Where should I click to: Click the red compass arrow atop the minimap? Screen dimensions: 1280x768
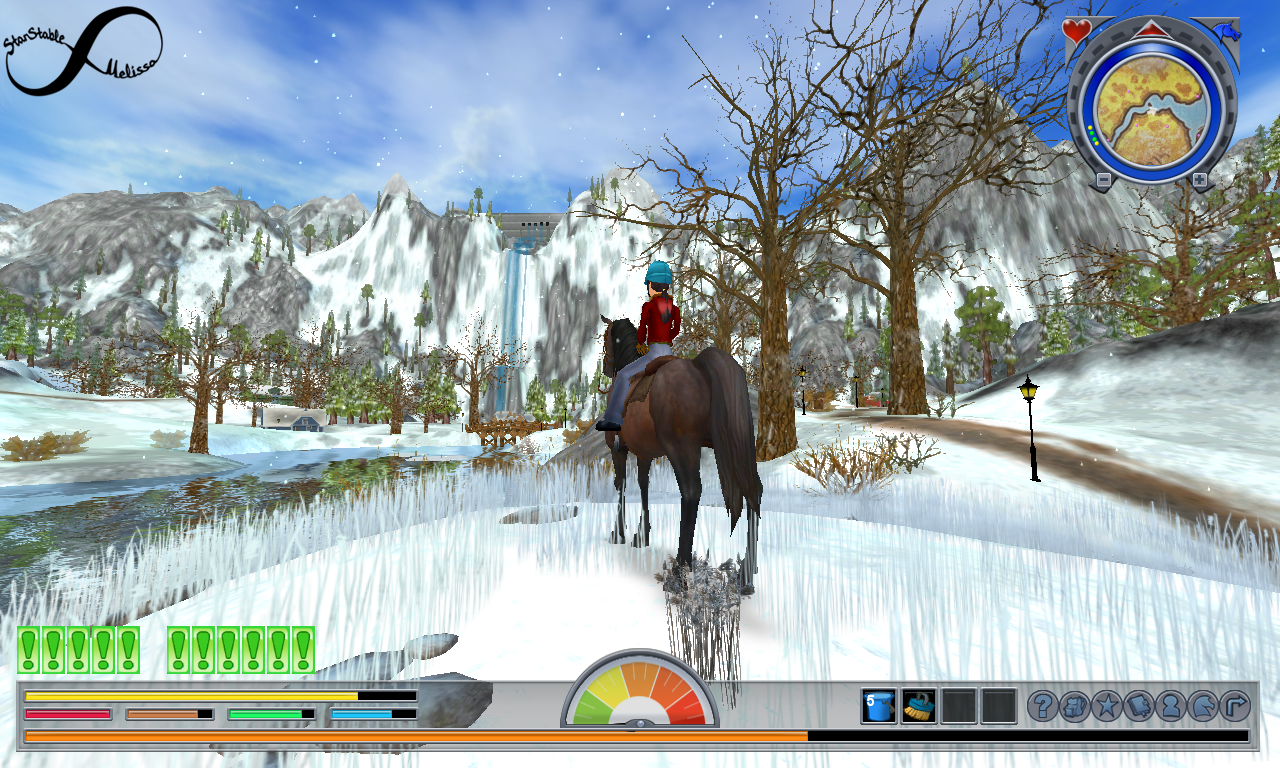pyautogui.click(x=1151, y=30)
